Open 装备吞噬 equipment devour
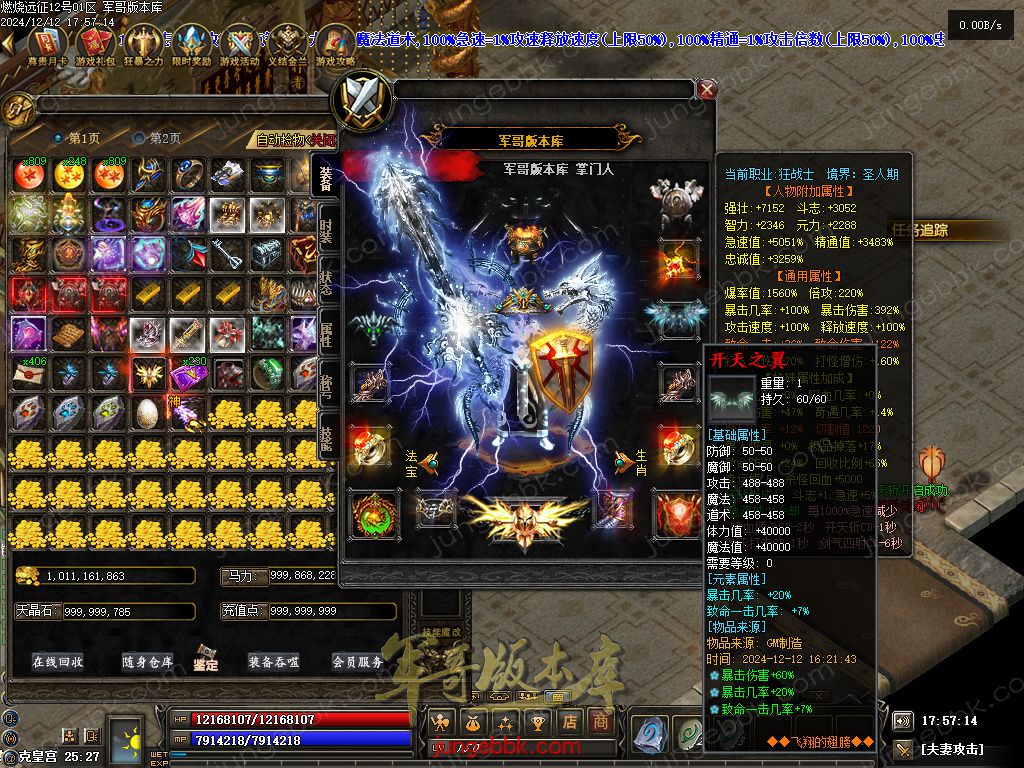This screenshot has height=768, width=1024. [x=274, y=661]
